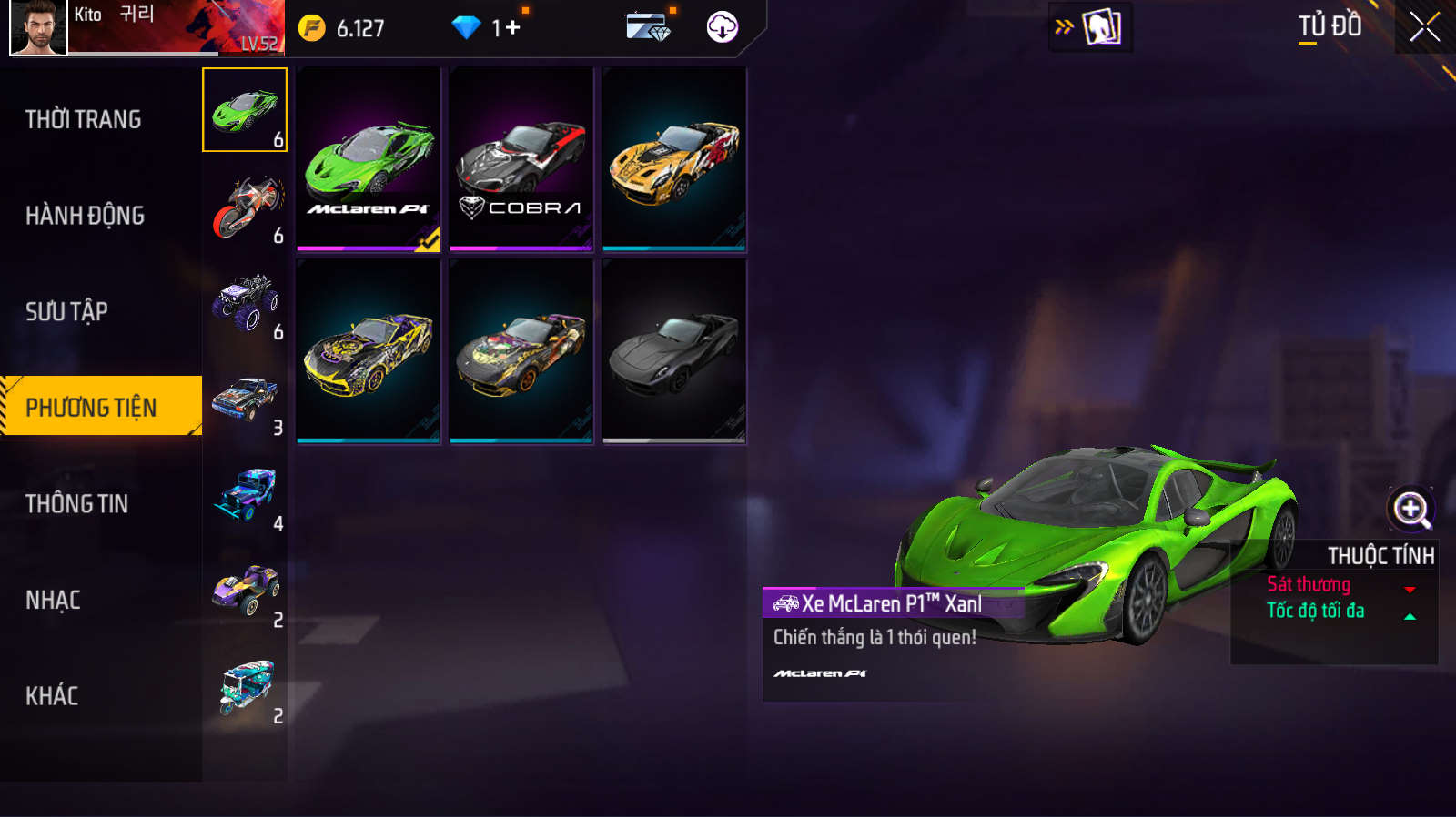Open the Sưu Tập section

click(67, 311)
